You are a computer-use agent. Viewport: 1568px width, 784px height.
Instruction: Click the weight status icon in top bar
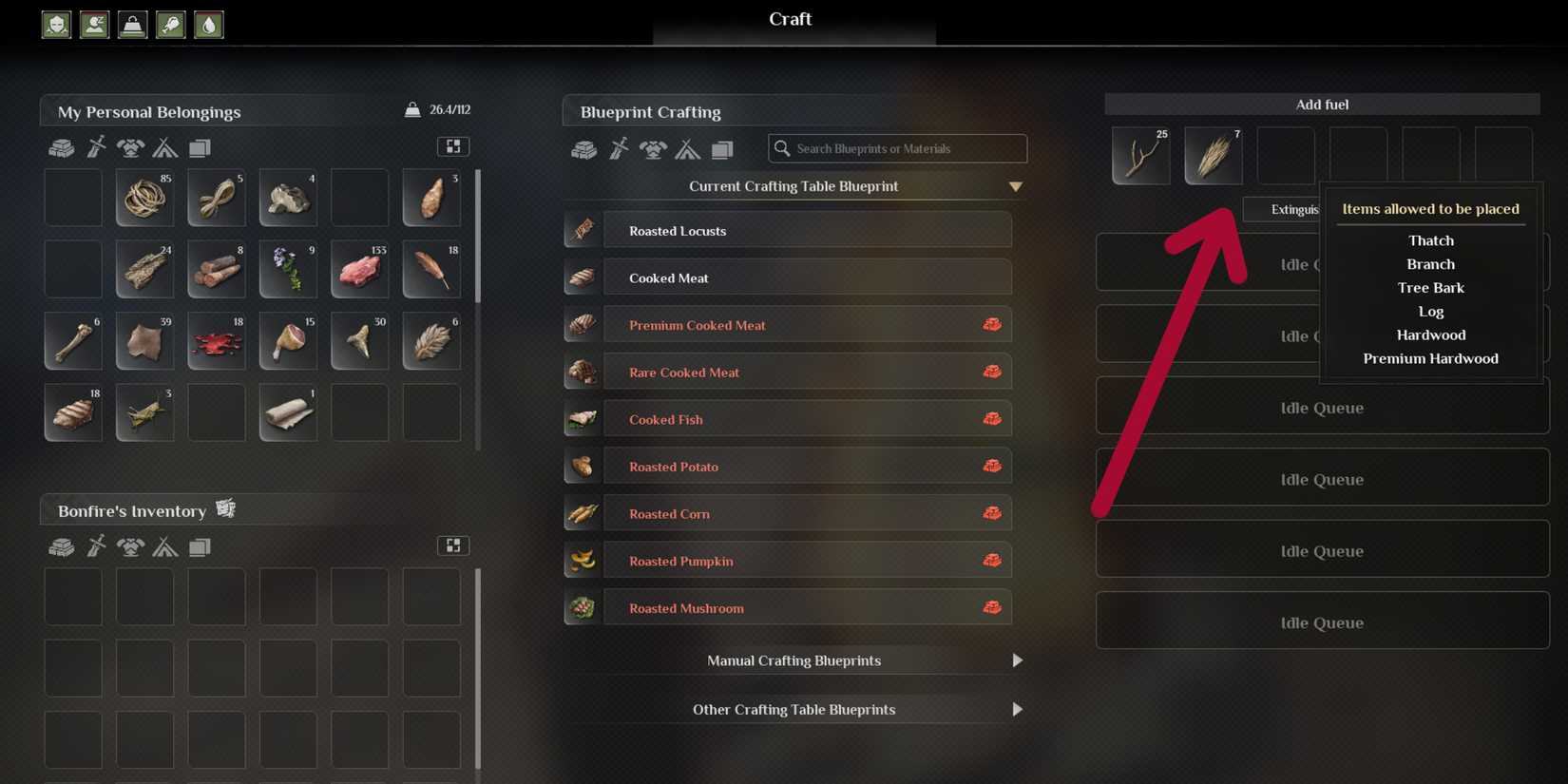click(132, 25)
